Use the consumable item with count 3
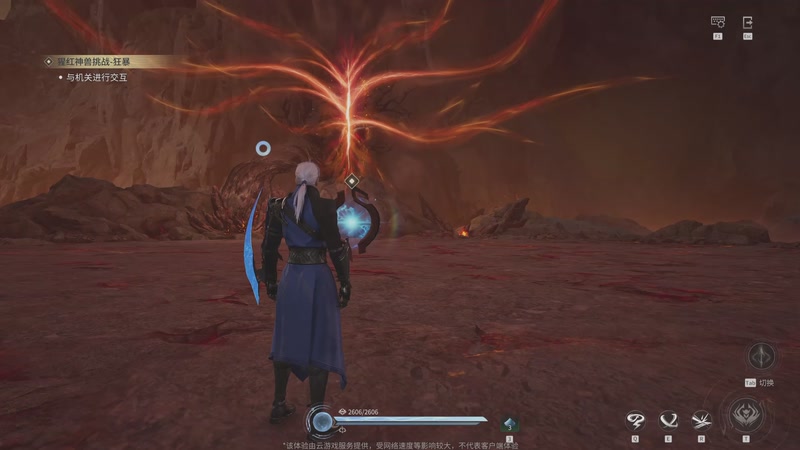 point(510,424)
